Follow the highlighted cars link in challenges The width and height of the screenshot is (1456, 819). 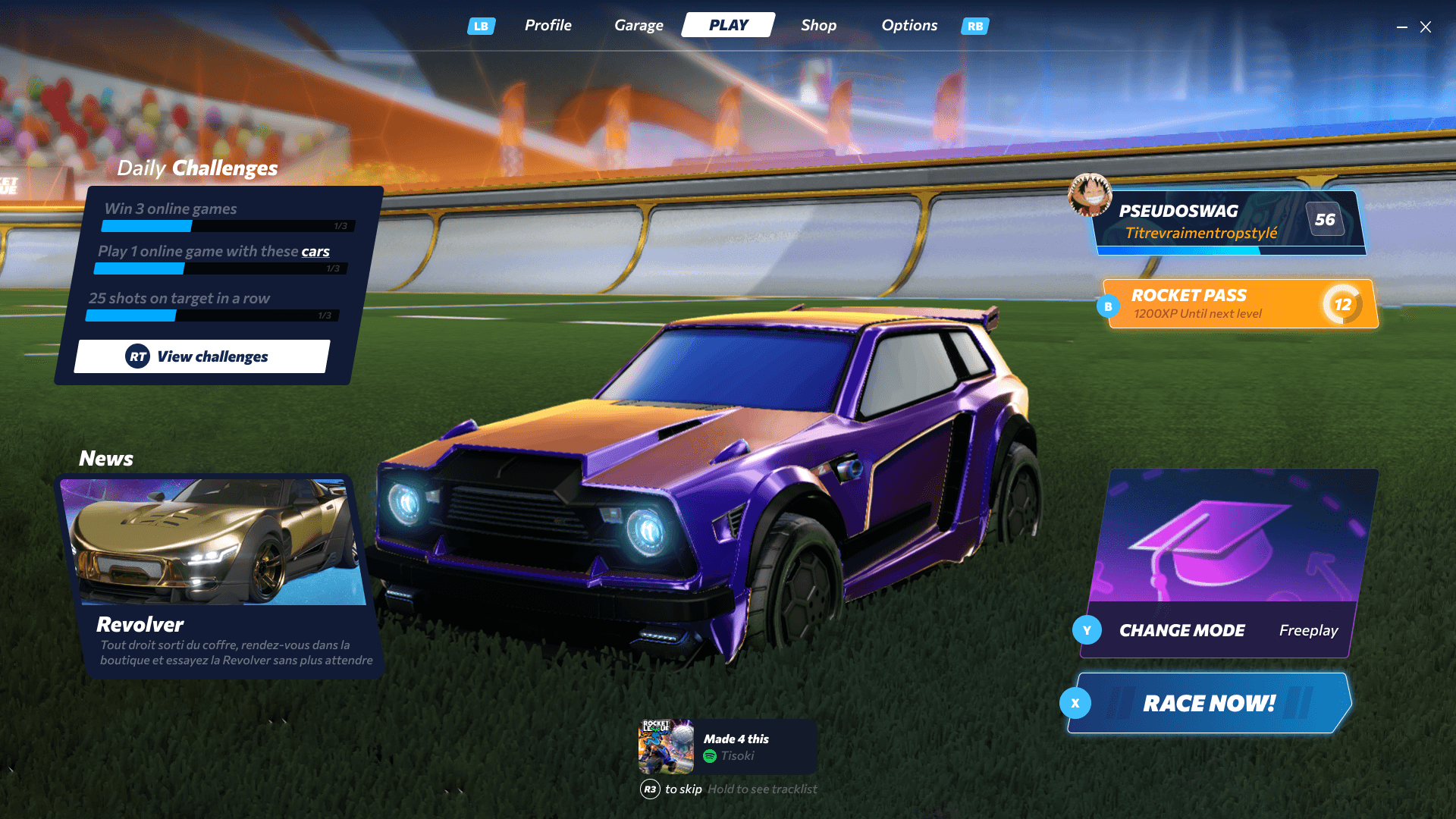pyautogui.click(x=315, y=252)
